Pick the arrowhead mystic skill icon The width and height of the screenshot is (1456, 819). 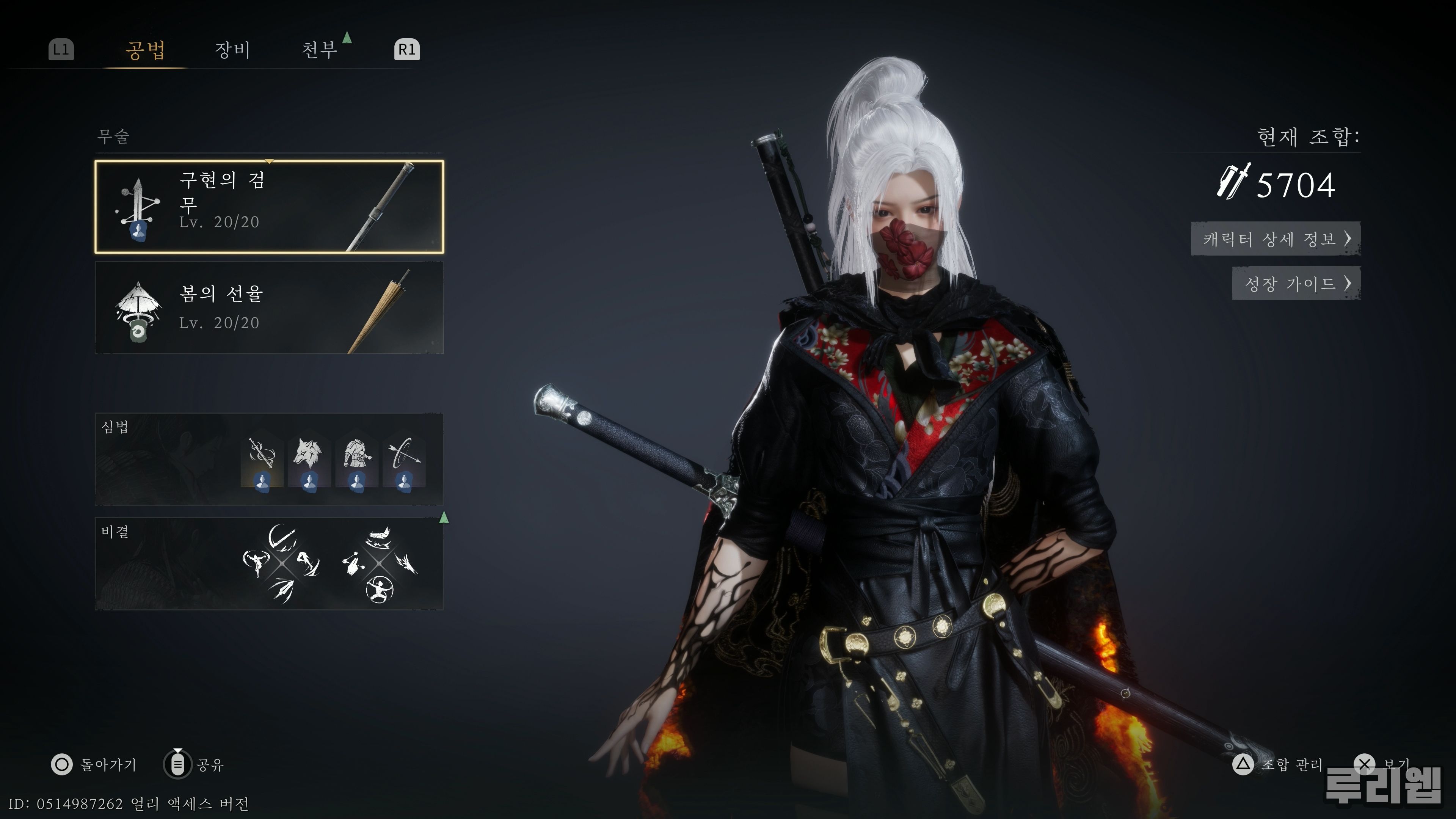pyautogui.click(x=282, y=590)
